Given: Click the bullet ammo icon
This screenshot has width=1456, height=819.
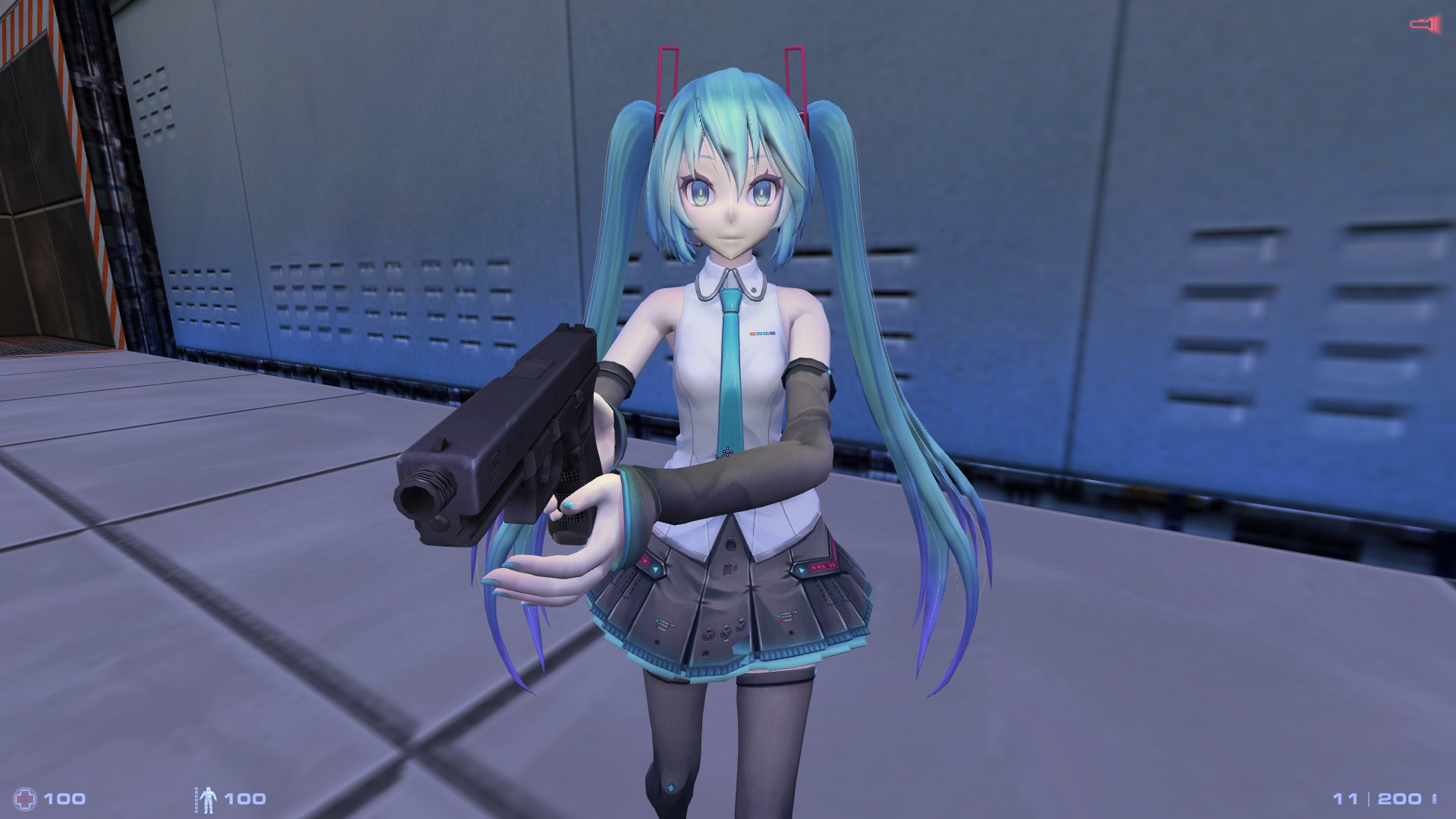Looking at the screenshot, I should coord(1432,798).
